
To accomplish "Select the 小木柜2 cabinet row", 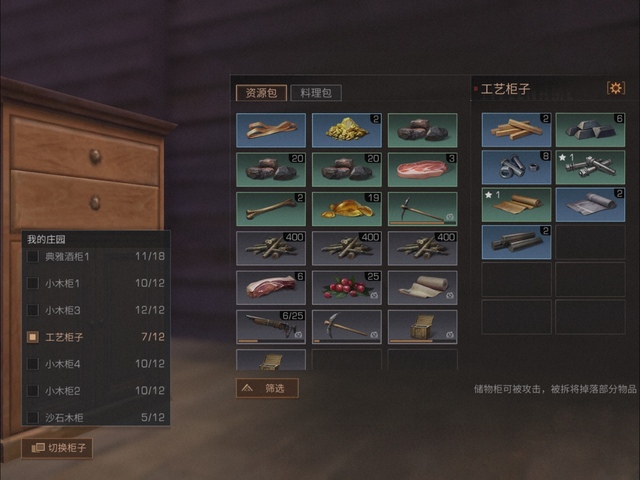I will tap(97, 391).
